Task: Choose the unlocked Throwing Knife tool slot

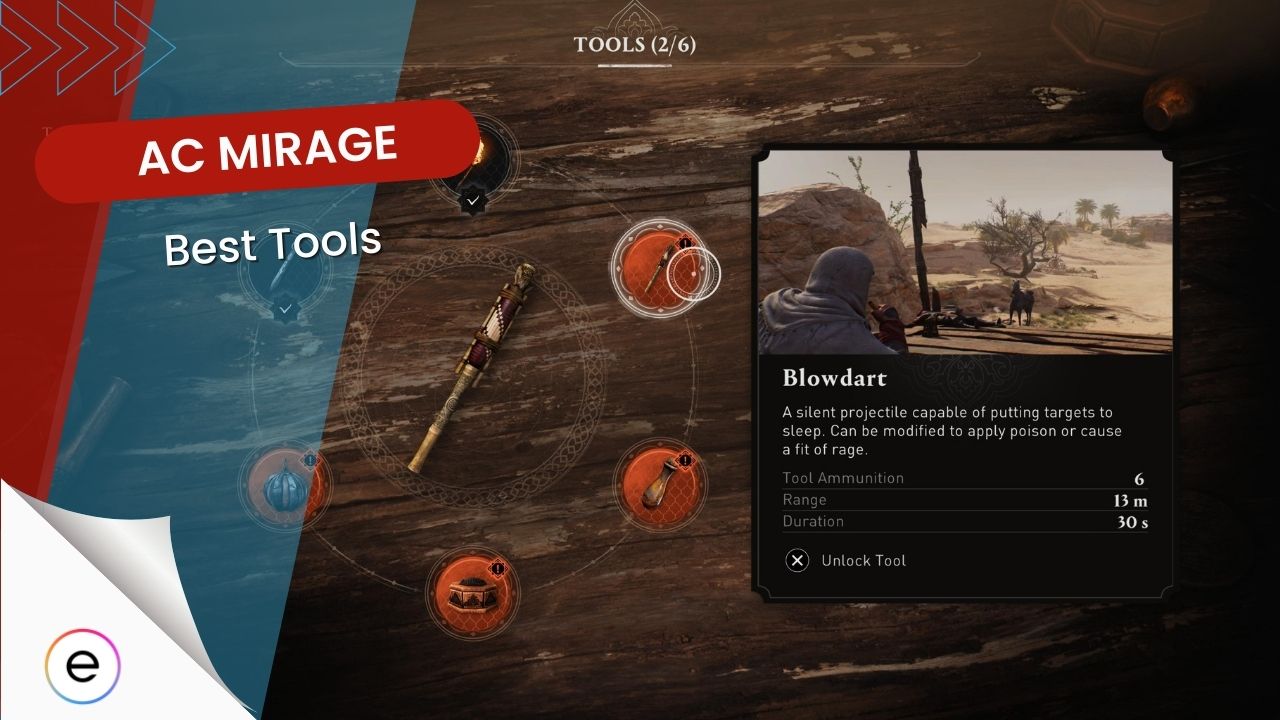Action: pyautogui.click(x=285, y=270)
